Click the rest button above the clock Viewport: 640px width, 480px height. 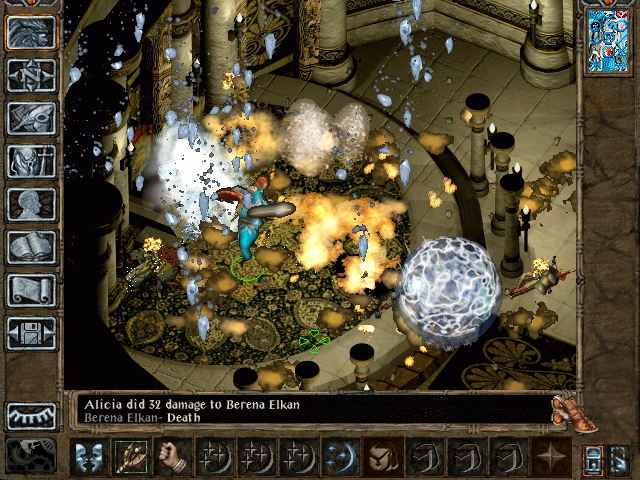[x=31, y=415]
